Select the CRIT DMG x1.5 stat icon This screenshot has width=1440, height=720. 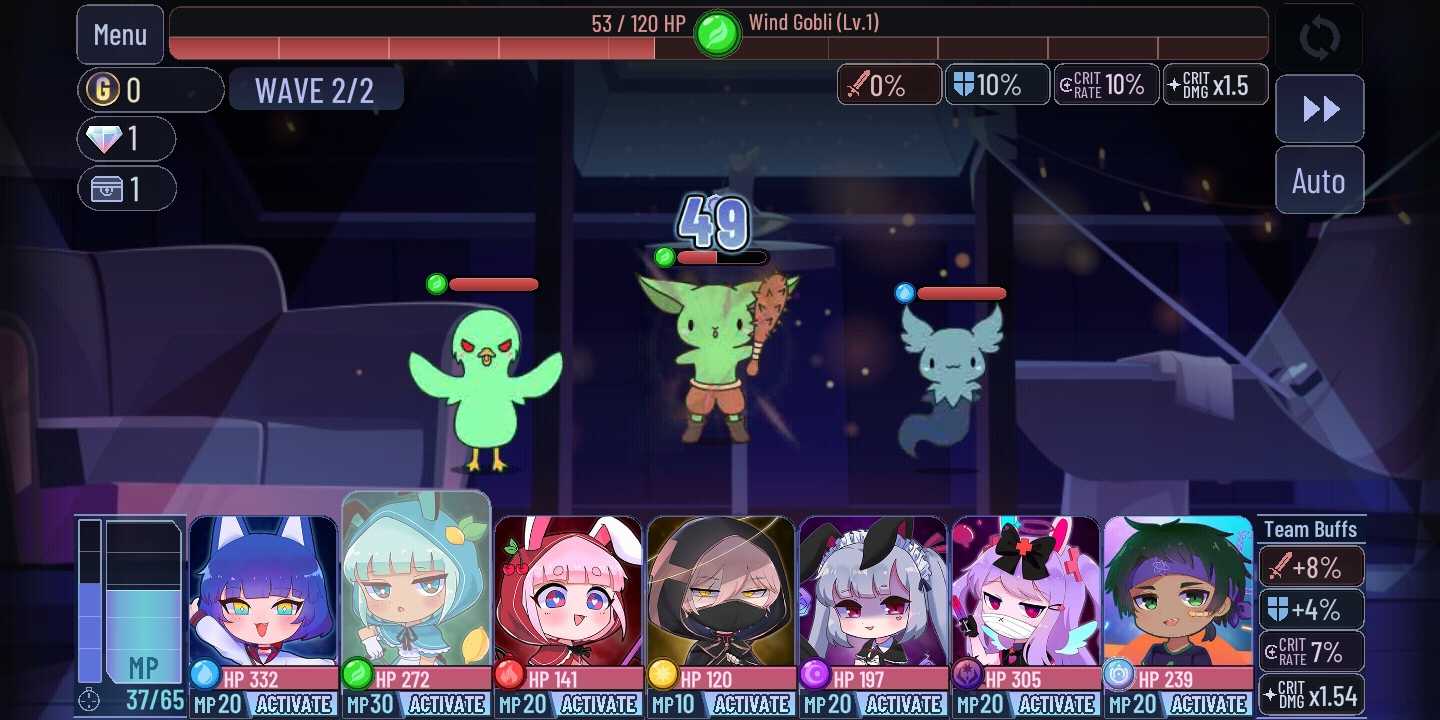pos(1215,85)
